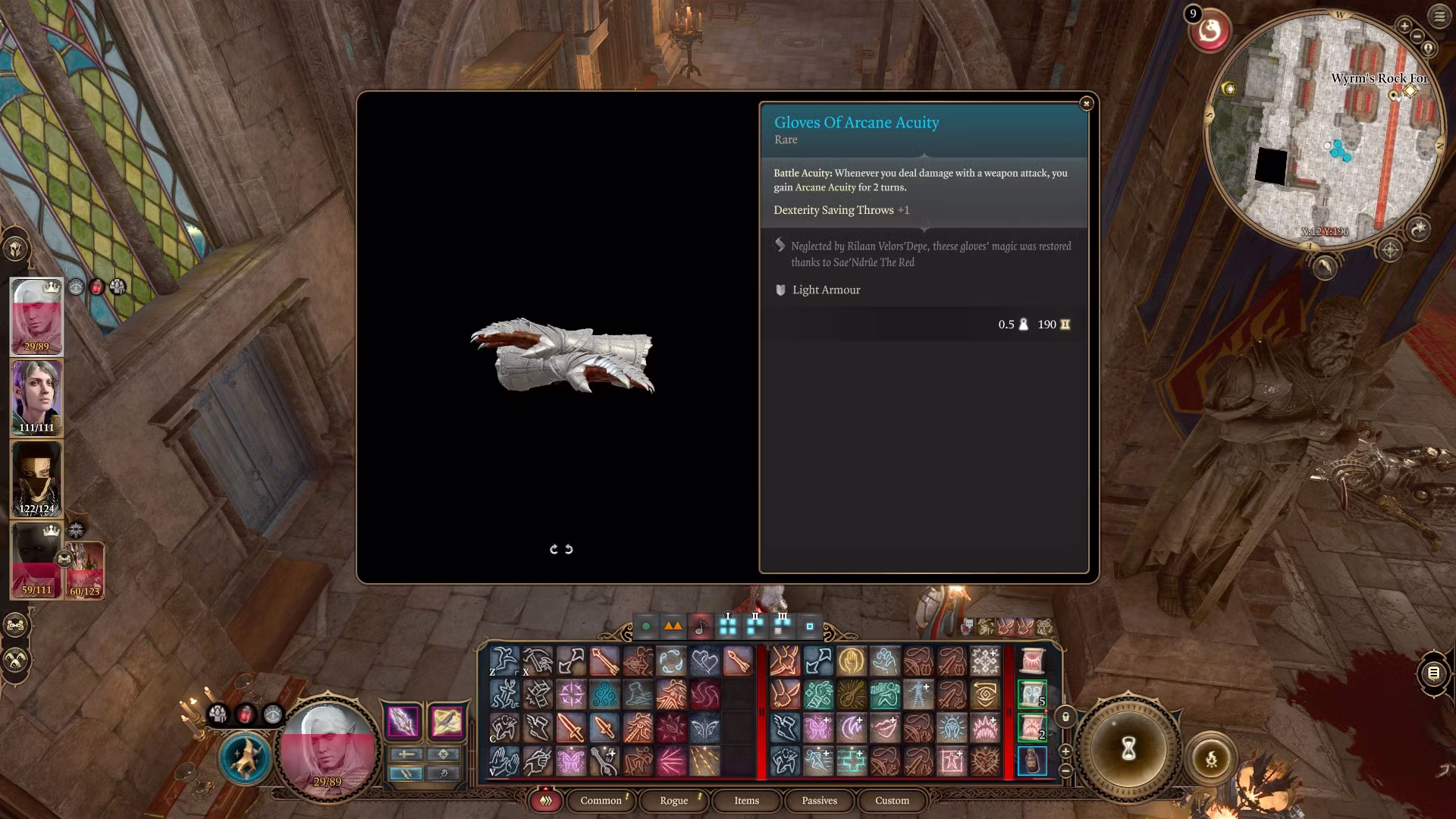The image size is (1456, 819).
Task: Select the teal triple-spiral ability icon
Action: (604, 694)
